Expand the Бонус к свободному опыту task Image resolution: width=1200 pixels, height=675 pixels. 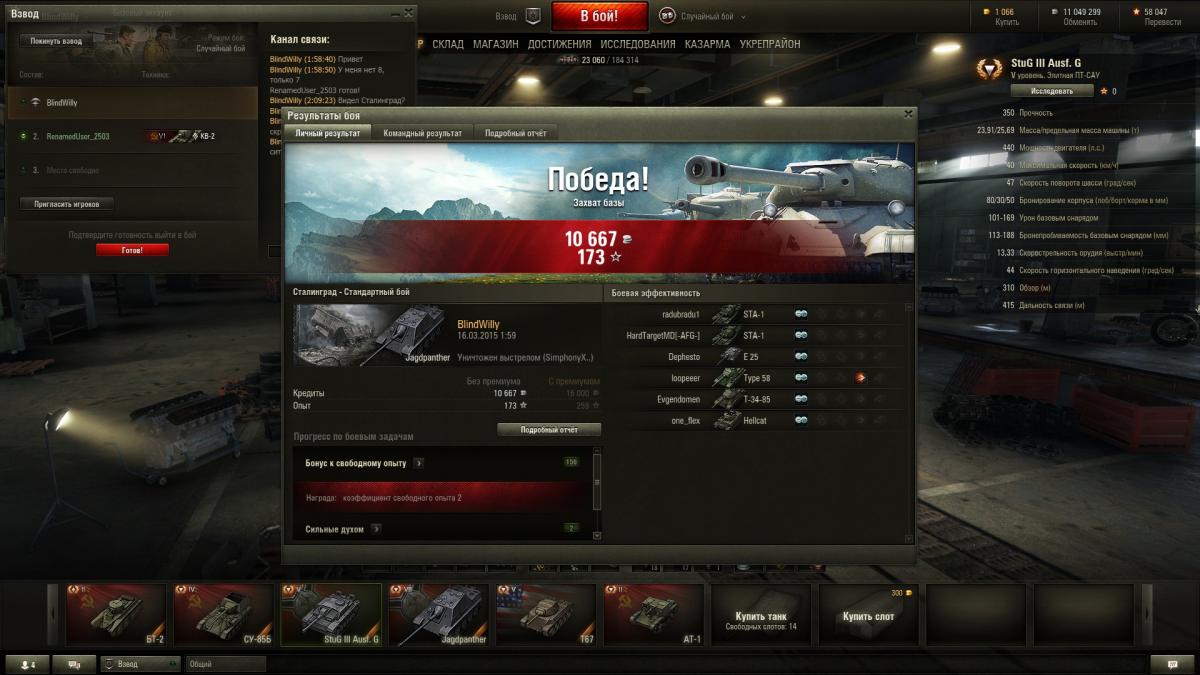(x=418, y=463)
